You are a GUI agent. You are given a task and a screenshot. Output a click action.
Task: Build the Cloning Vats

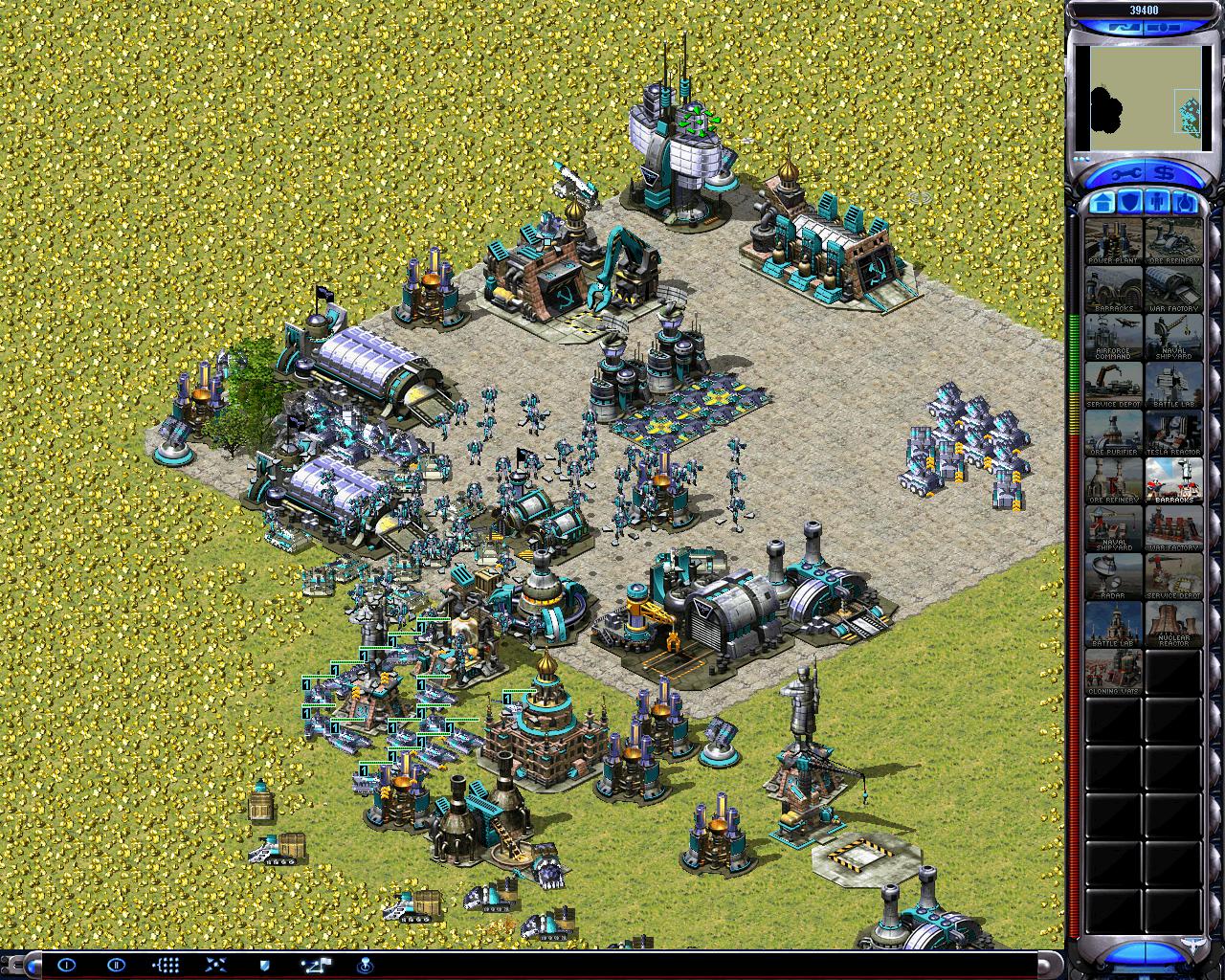tap(1113, 671)
